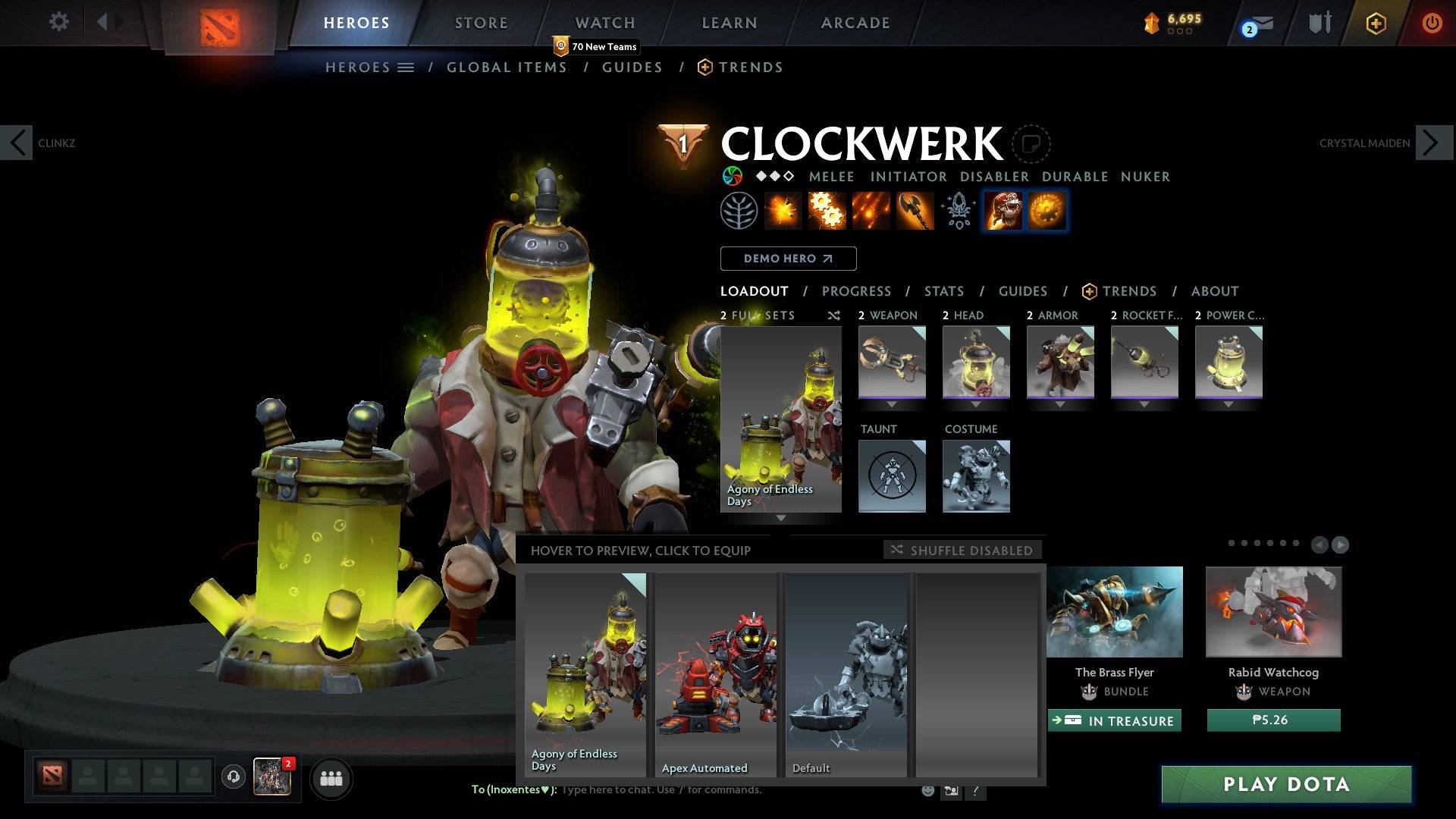Select the empty Taunt slot
The width and height of the screenshot is (1456, 819).
pyautogui.click(x=892, y=476)
